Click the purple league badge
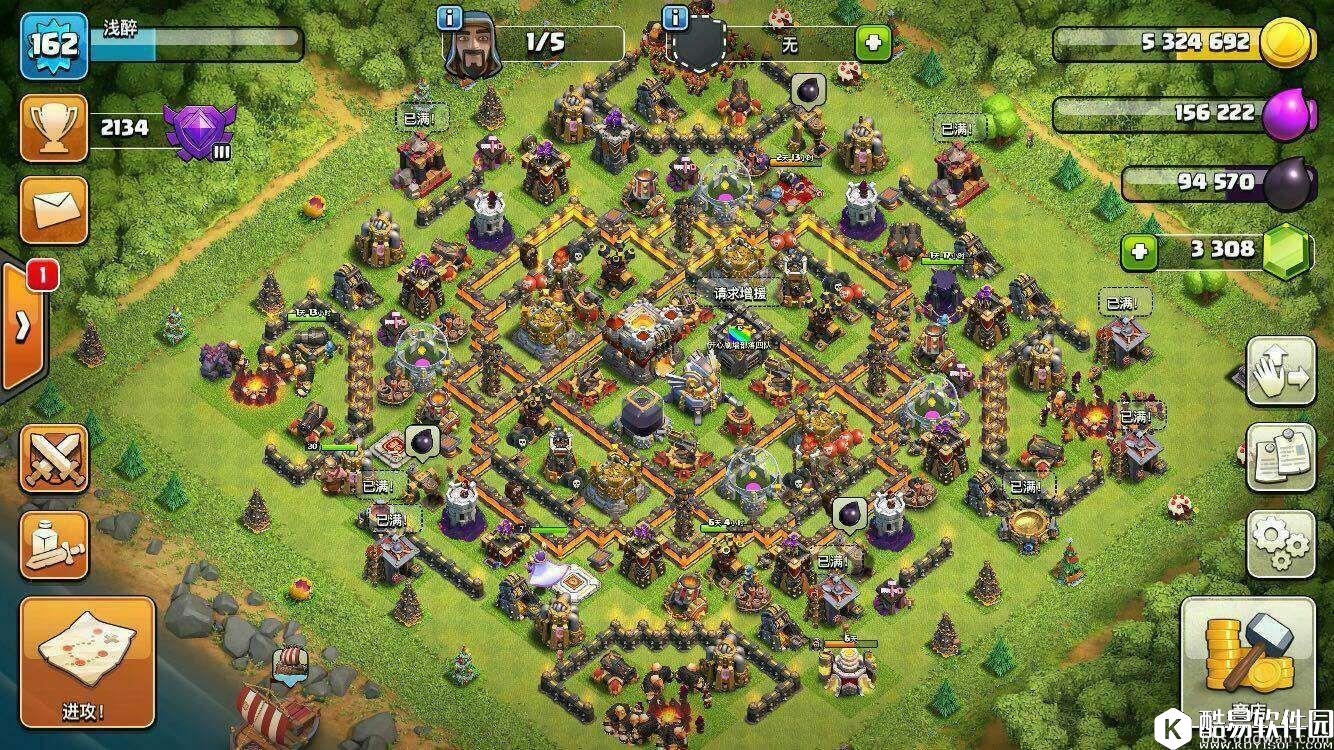The height and width of the screenshot is (750, 1334). tap(199, 130)
